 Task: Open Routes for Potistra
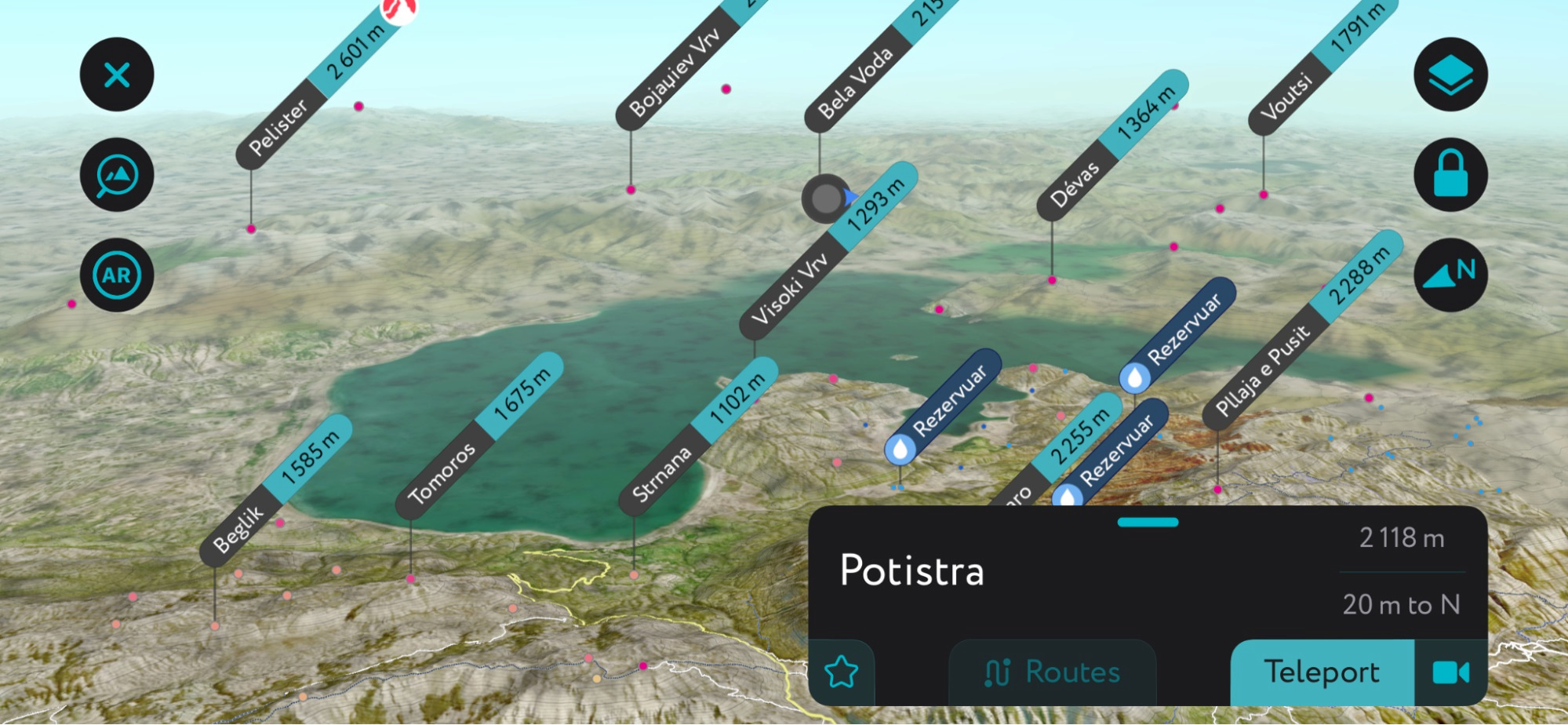(1053, 671)
